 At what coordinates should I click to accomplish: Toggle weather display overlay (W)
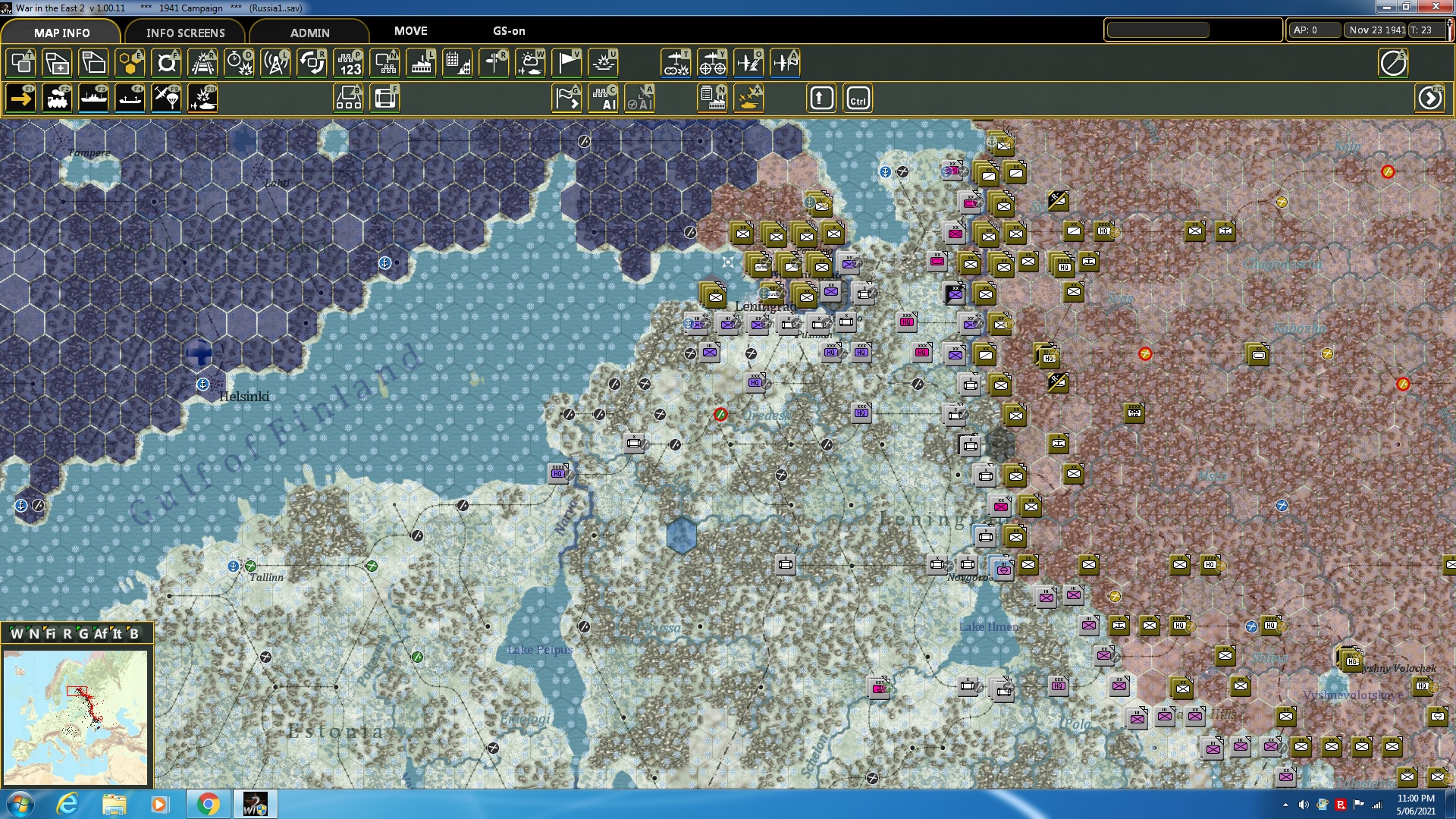coord(530,63)
